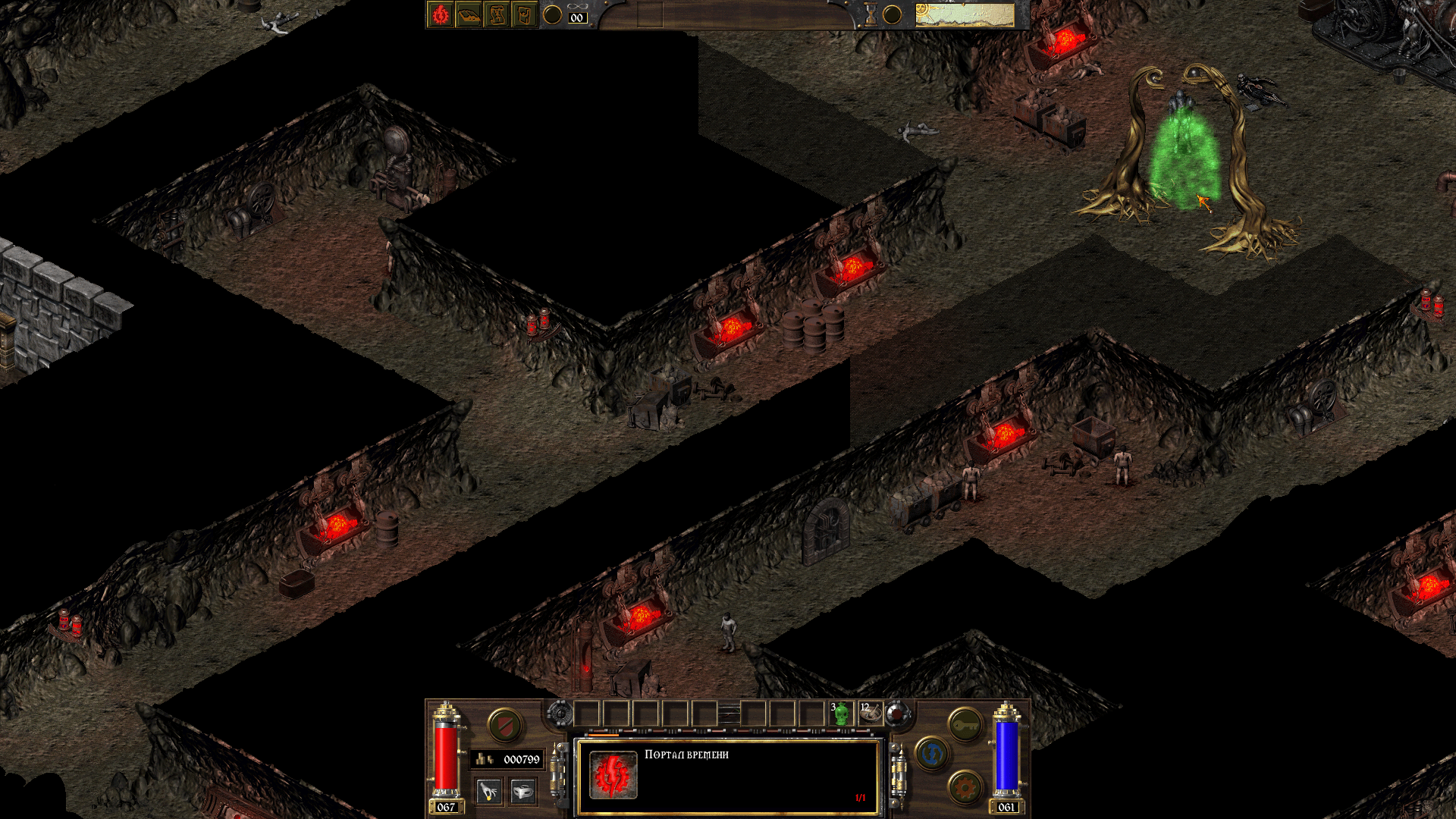The height and width of the screenshot is (819, 1456).
Task: Open the character sheet gear-bolt icon
Action: [x=441, y=15]
